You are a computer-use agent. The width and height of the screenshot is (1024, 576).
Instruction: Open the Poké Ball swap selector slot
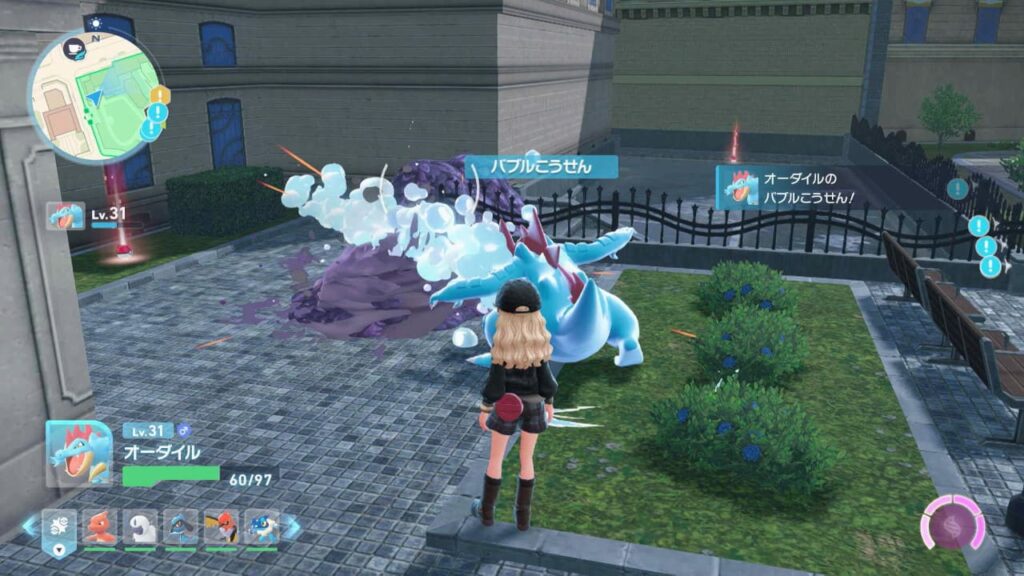pos(58,527)
